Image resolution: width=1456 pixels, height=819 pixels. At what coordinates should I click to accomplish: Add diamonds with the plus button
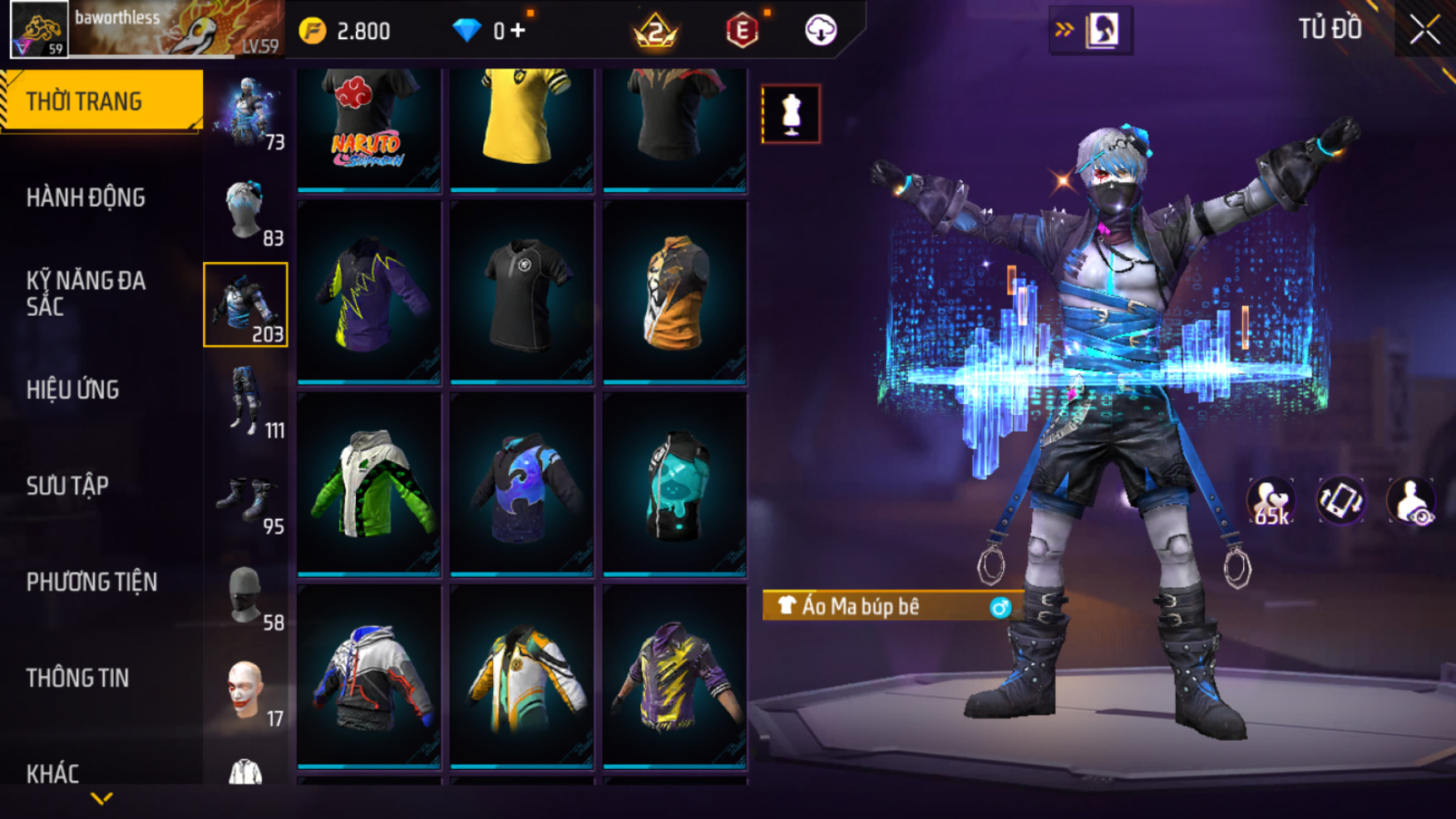tap(518, 31)
